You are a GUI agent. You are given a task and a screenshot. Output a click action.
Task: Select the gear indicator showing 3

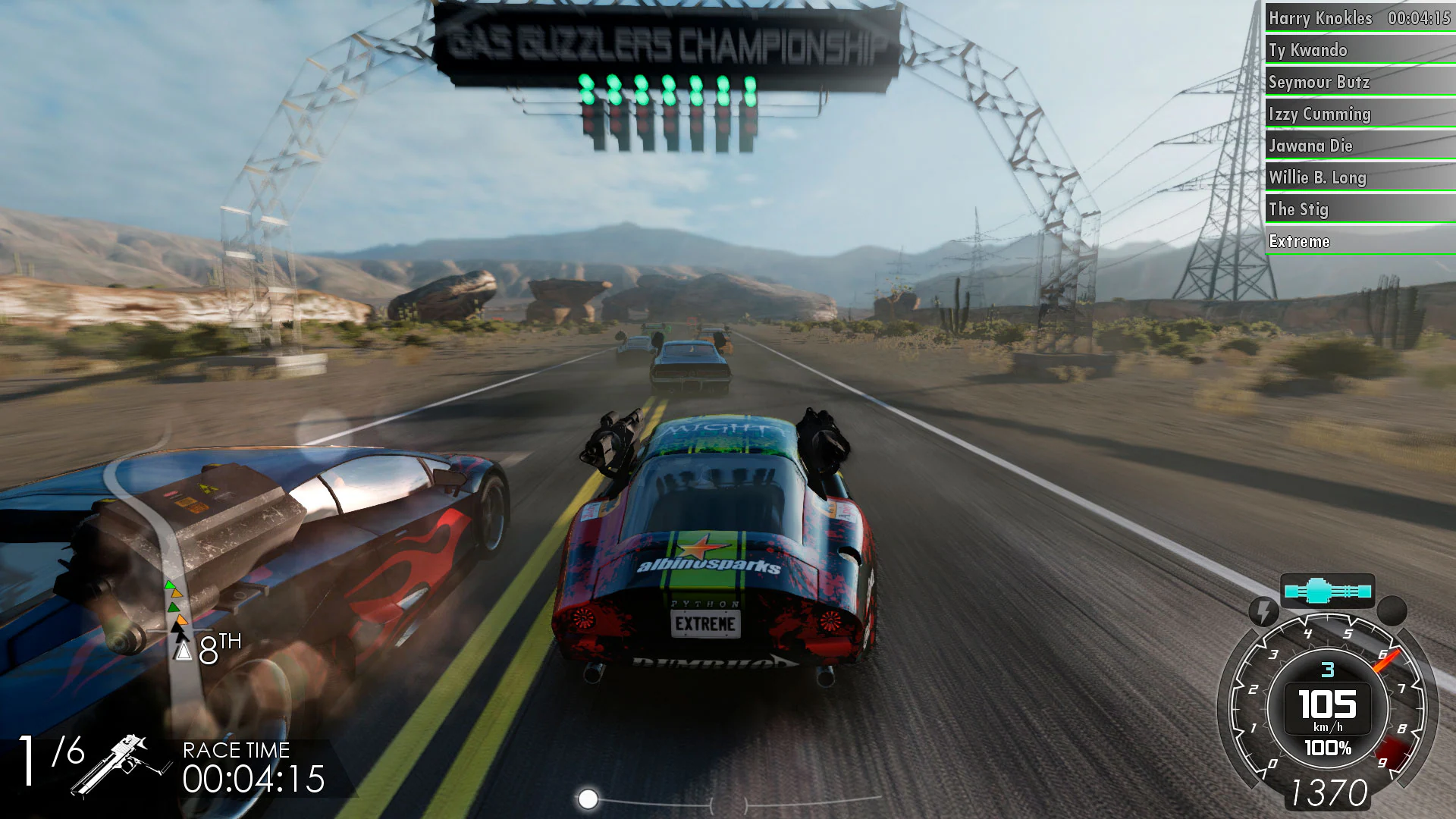[1326, 669]
